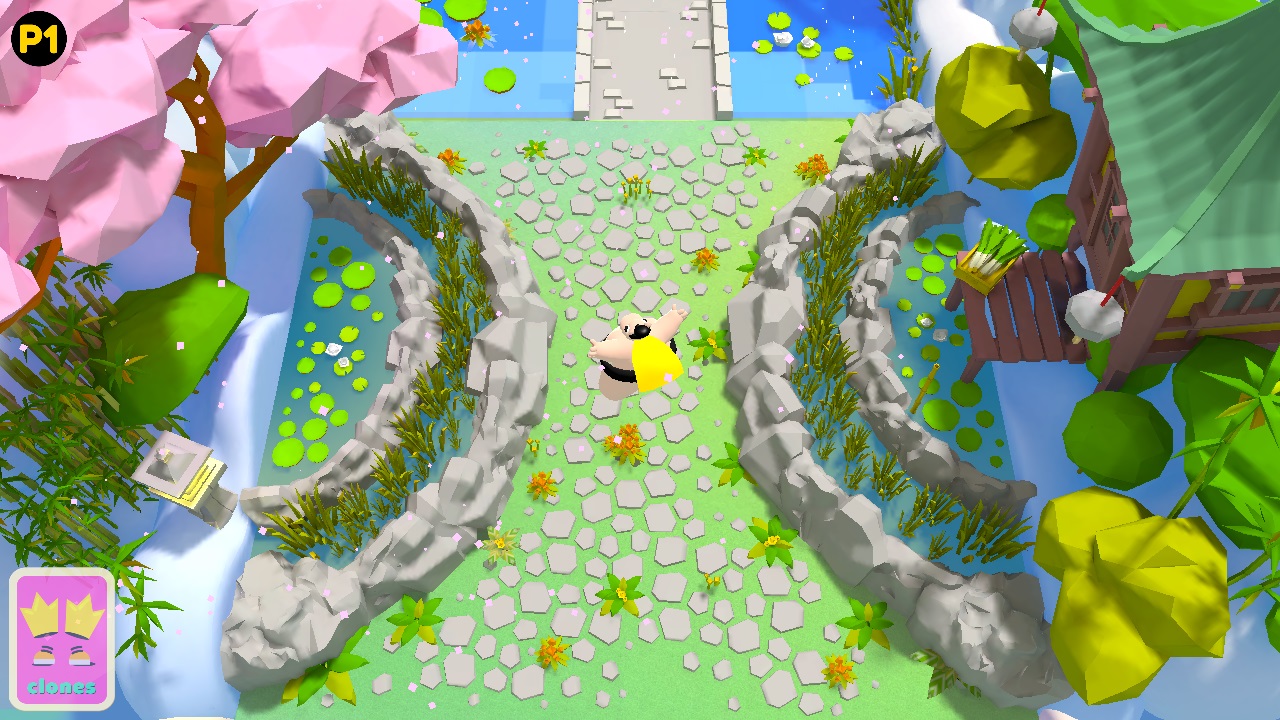Click the sneakers icon on the clones card
The image size is (1280, 720).
pos(62,655)
